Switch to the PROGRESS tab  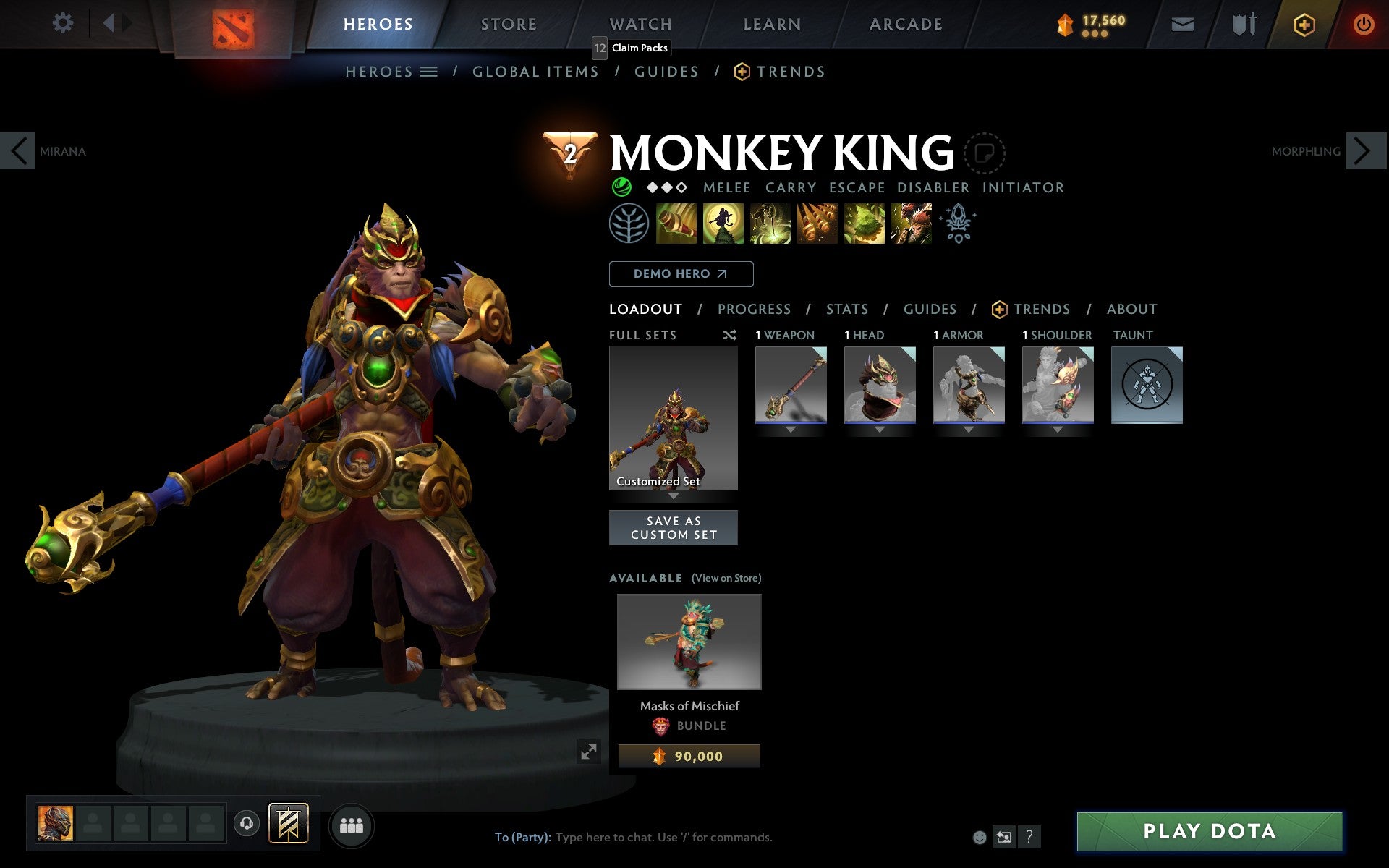[754, 309]
